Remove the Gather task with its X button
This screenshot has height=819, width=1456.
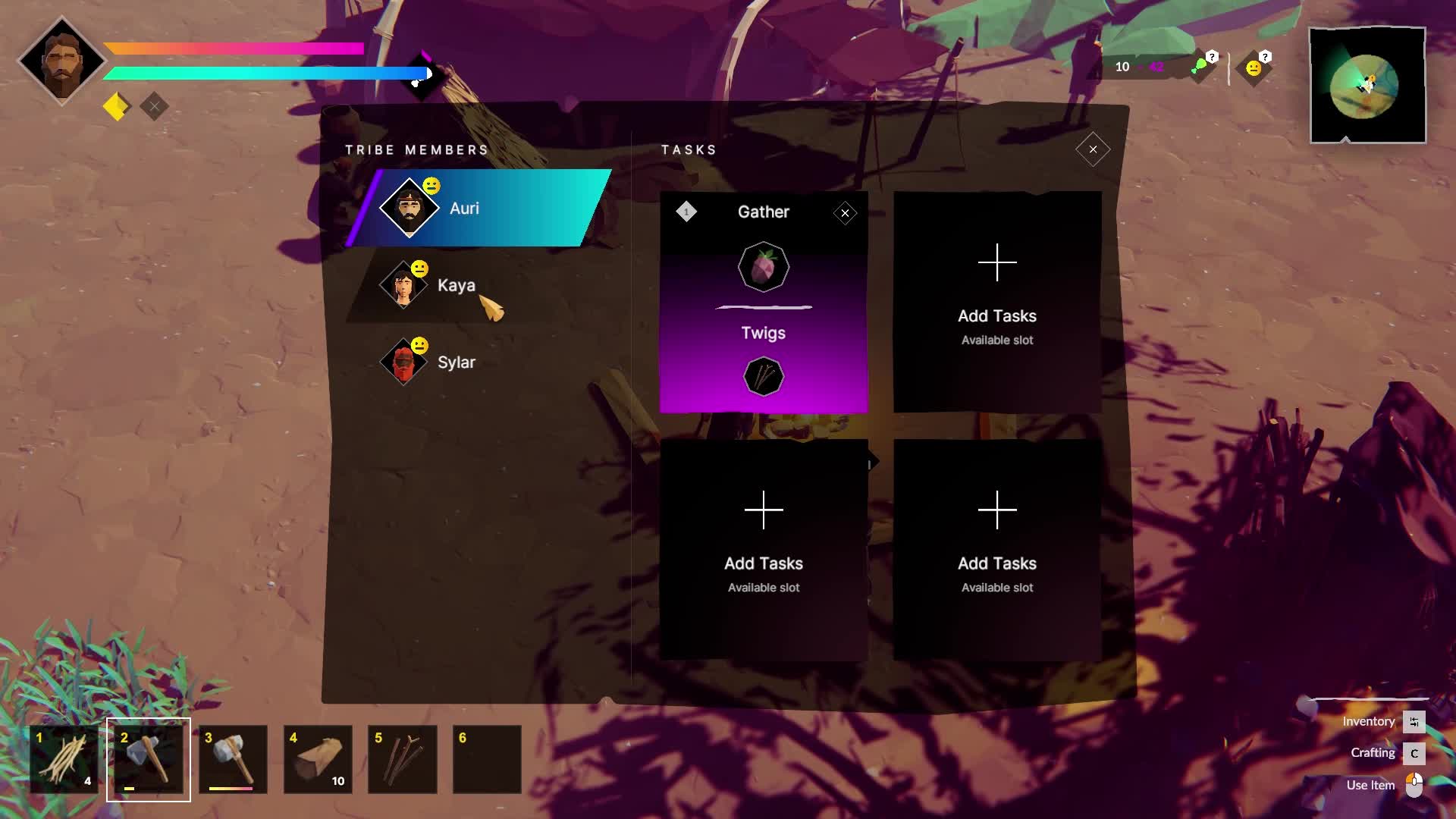pos(845,213)
